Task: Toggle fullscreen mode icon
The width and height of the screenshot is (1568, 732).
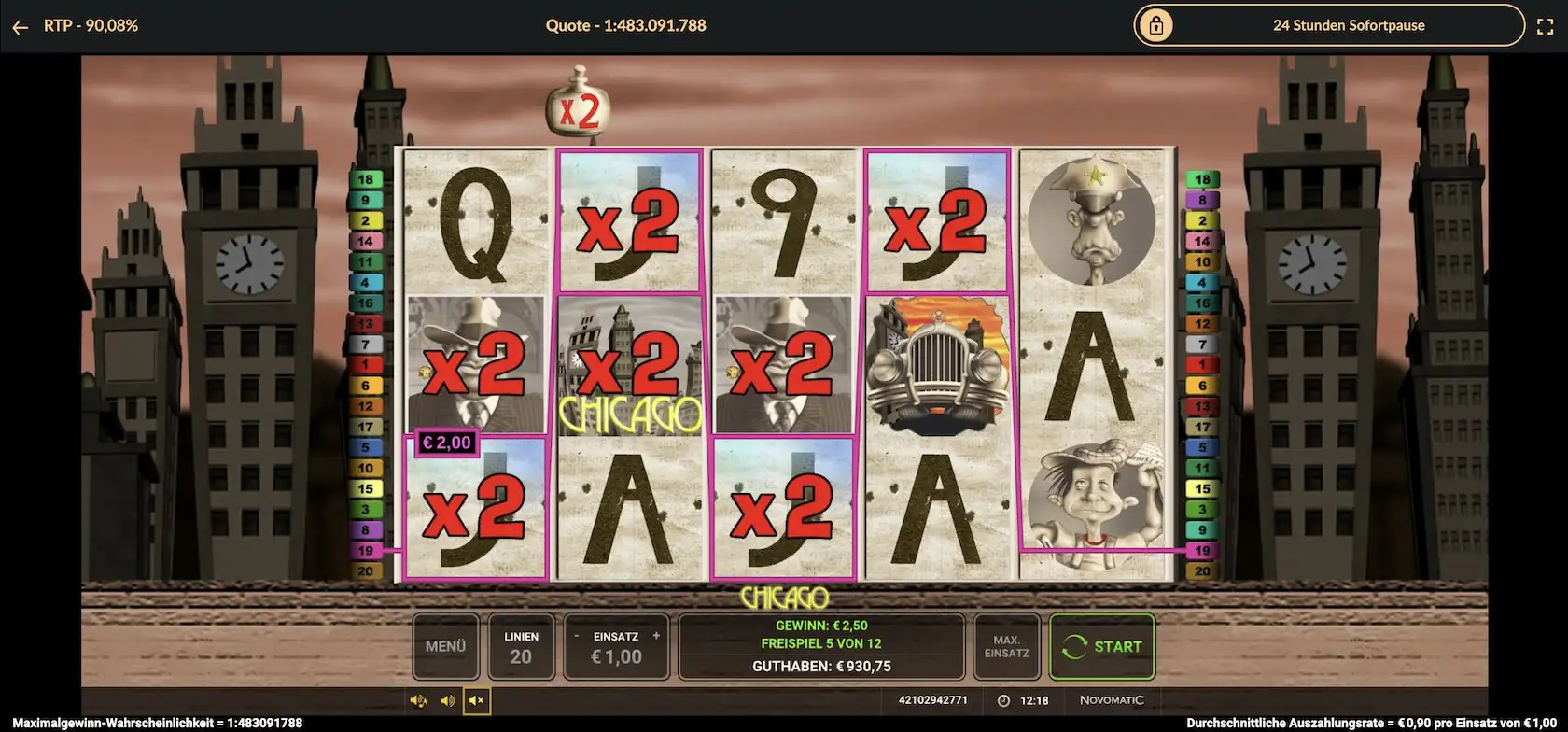Action: [1545, 27]
